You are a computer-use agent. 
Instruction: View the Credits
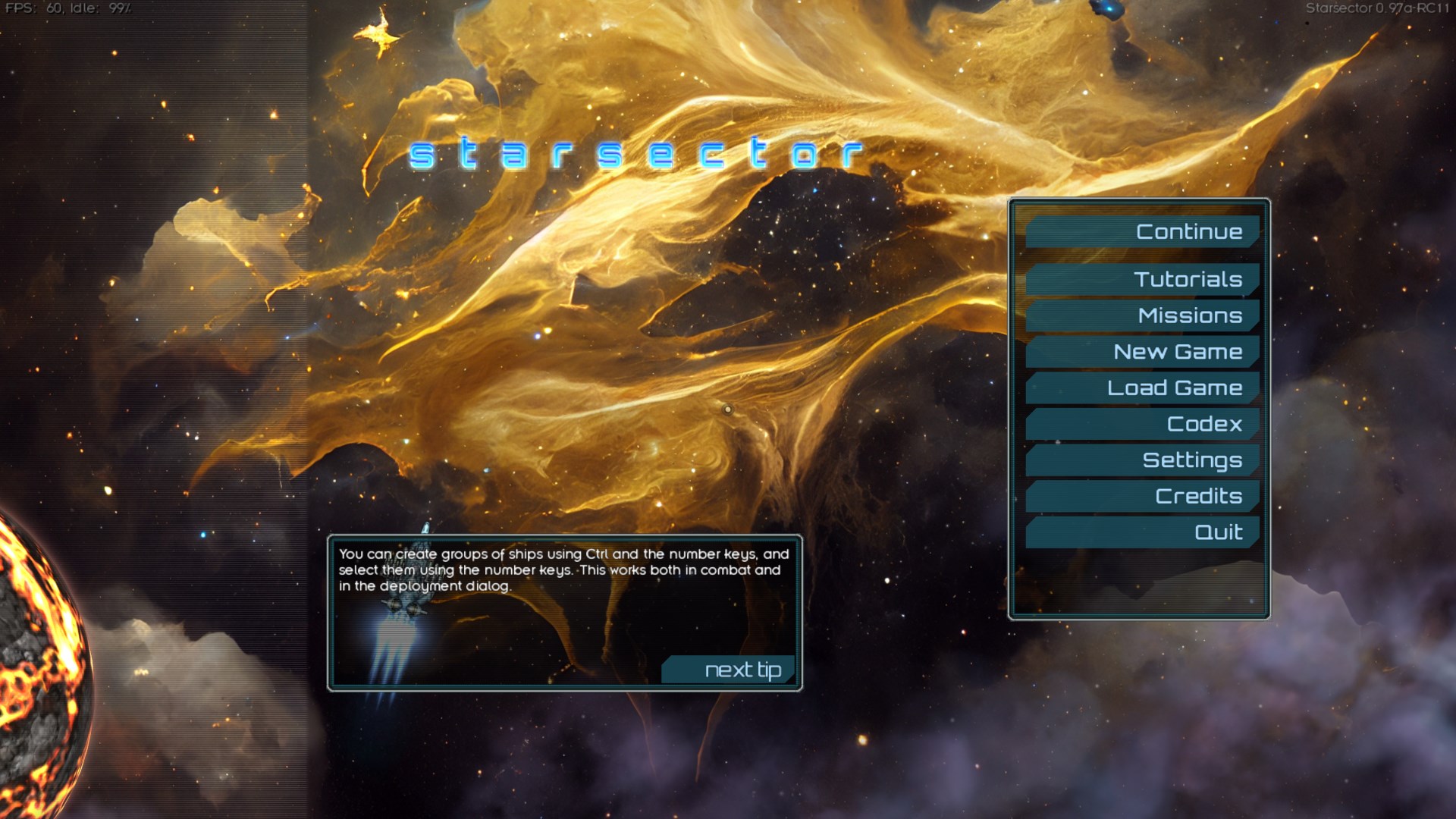tap(1143, 496)
